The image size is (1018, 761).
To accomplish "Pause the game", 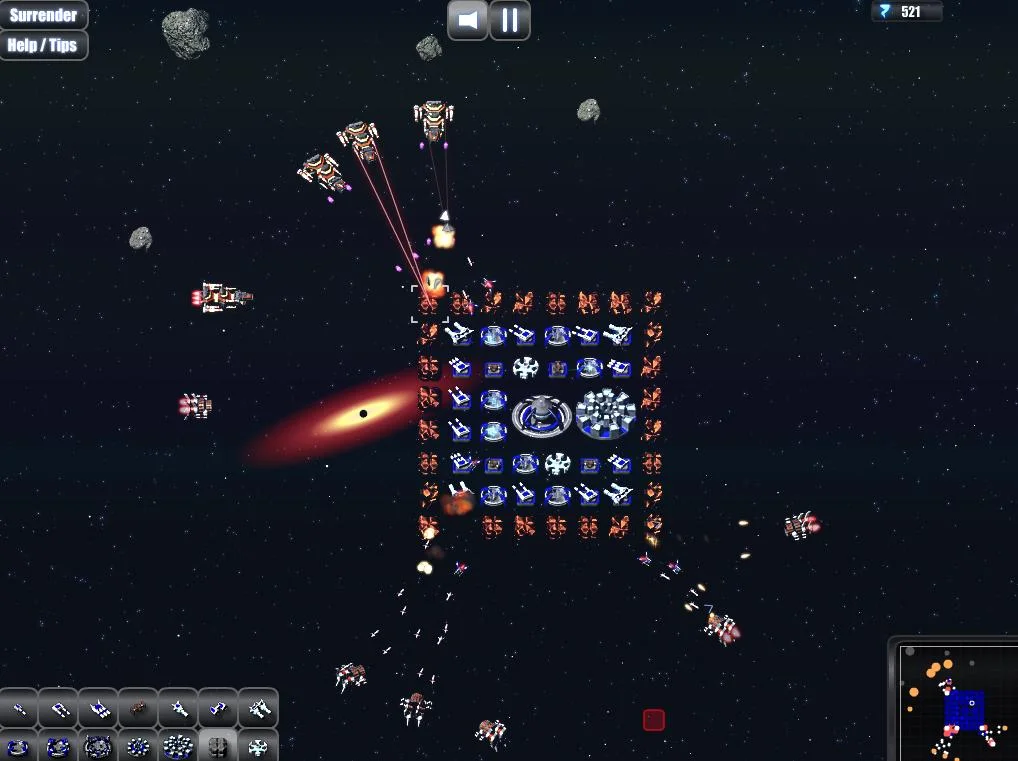I will tap(510, 20).
